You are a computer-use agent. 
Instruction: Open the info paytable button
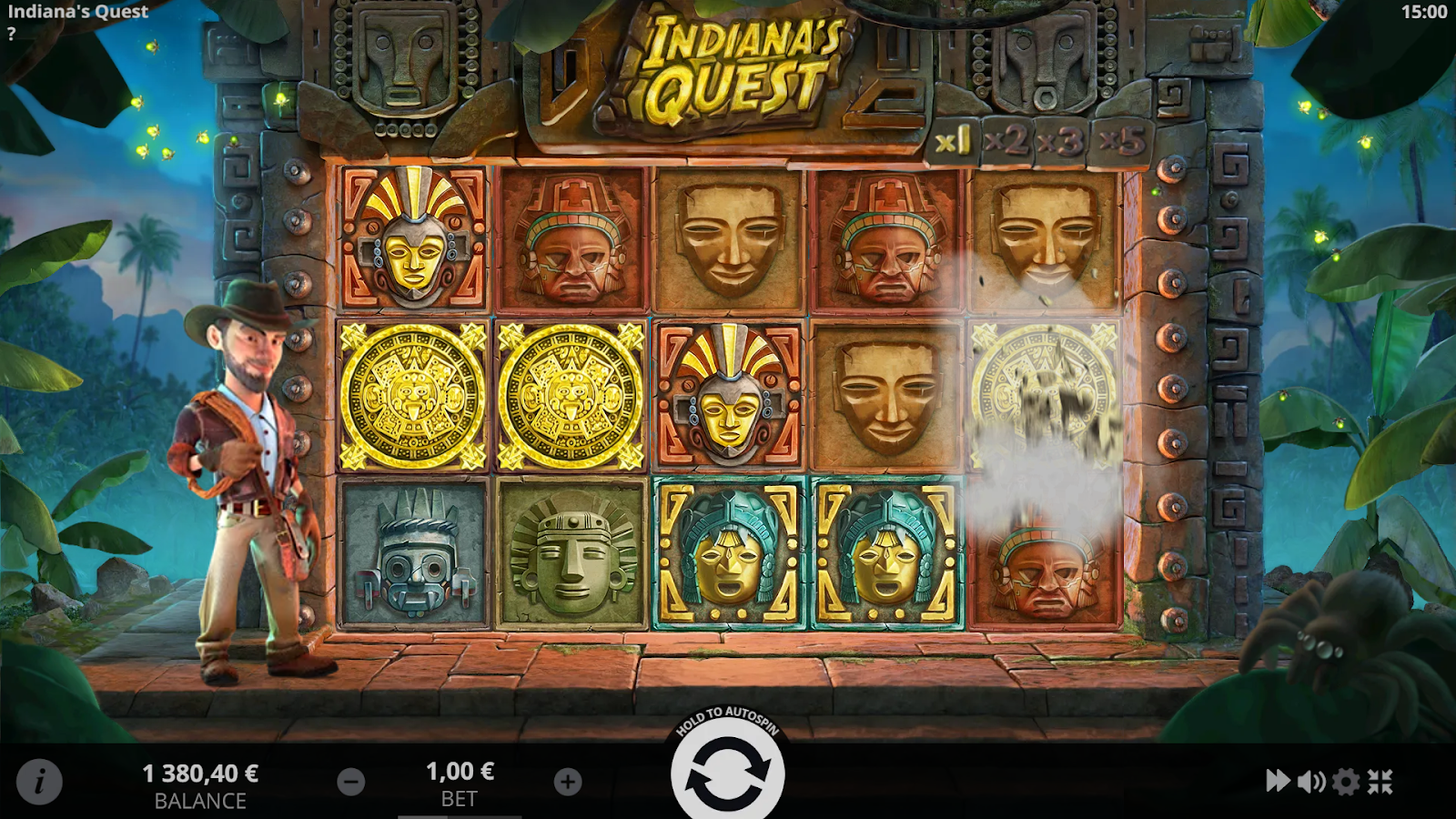pos(39,781)
